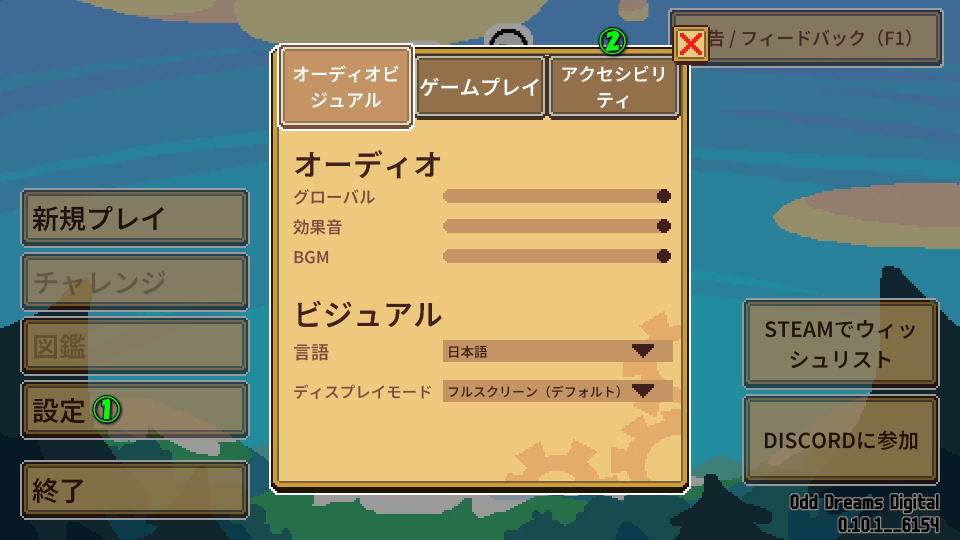Switch to the オーディオビジュアル tab
The height and width of the screenshot is (540, 960).
pos(346,88)
